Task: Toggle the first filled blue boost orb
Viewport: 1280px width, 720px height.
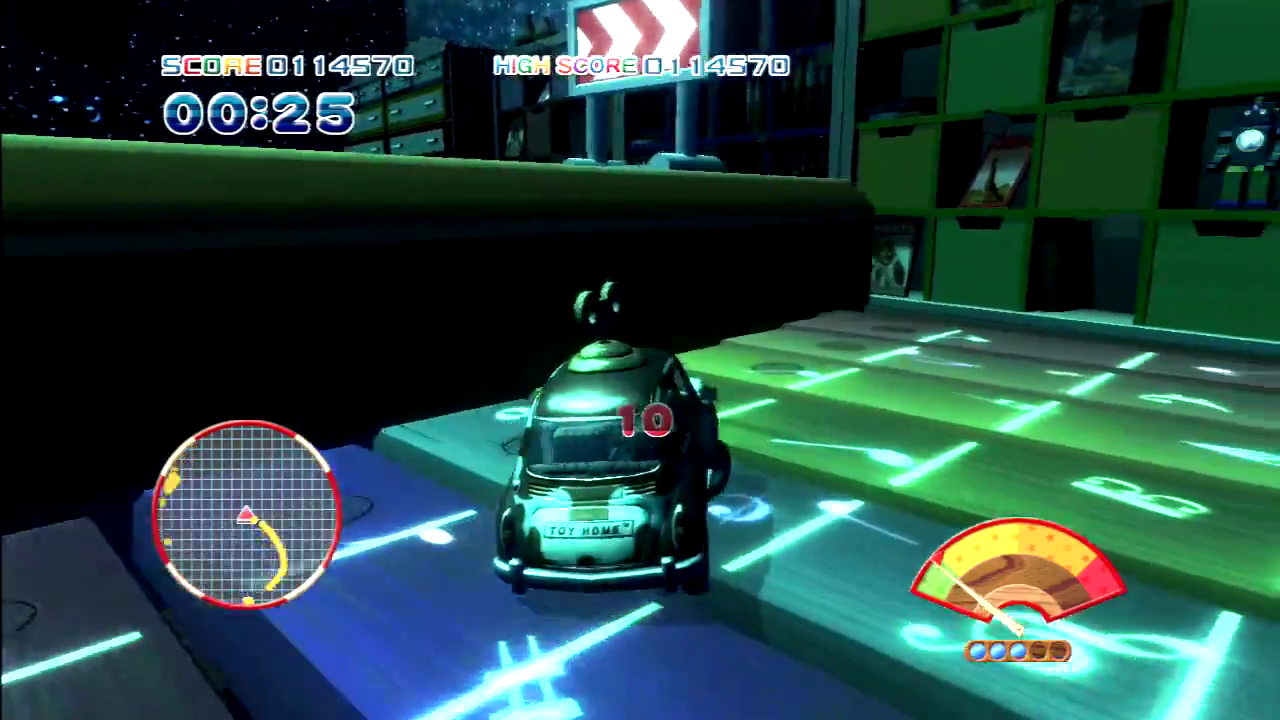Action: (977, 651)
